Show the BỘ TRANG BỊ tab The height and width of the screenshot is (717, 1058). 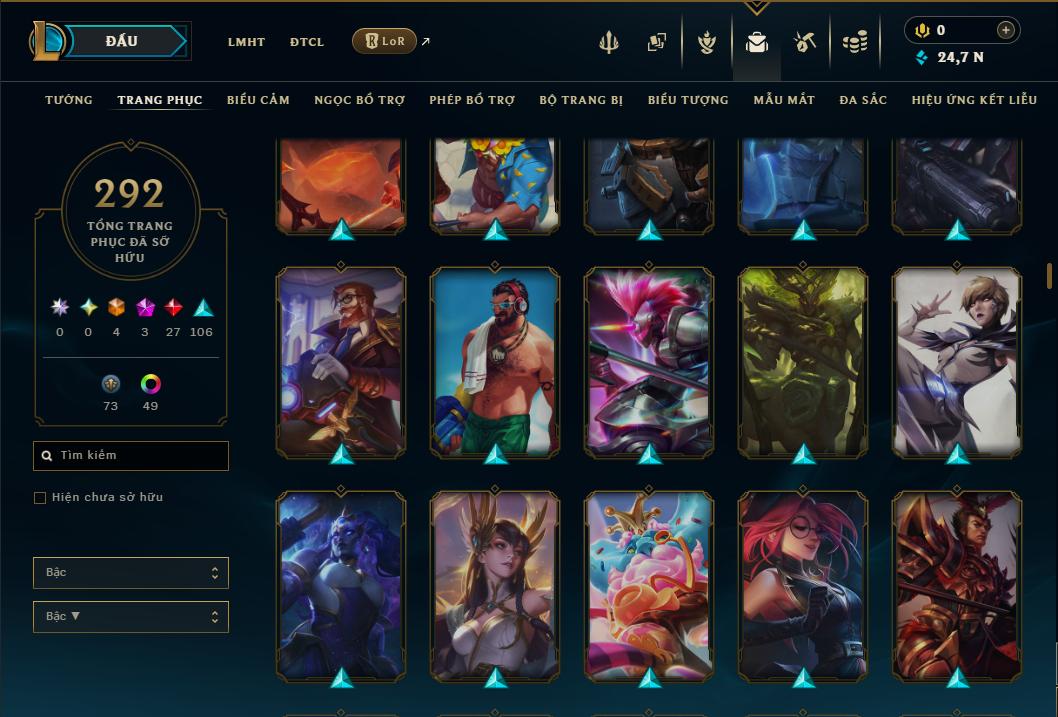coord(581,100)
